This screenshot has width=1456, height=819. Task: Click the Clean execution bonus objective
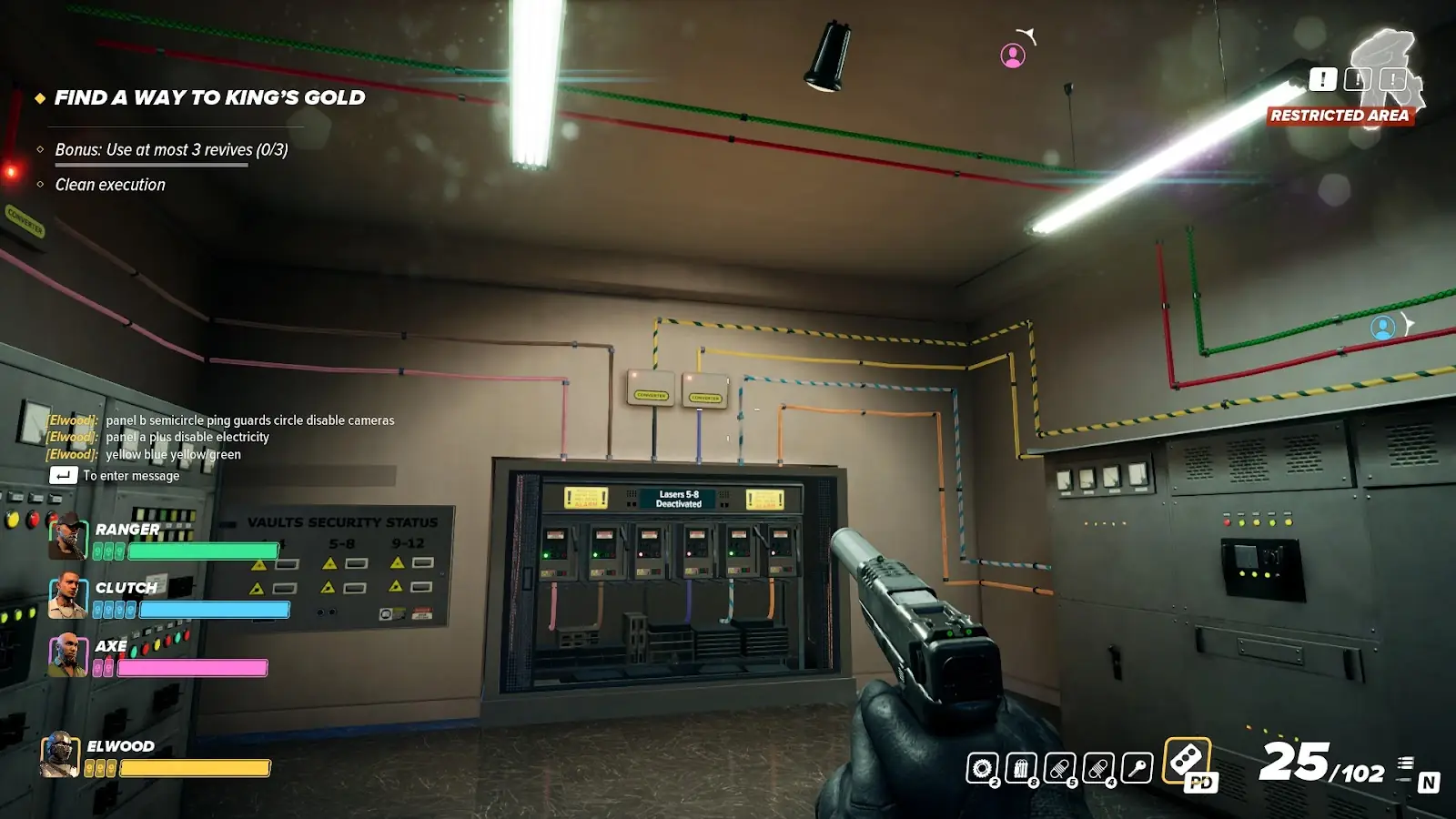coord(110,185)
